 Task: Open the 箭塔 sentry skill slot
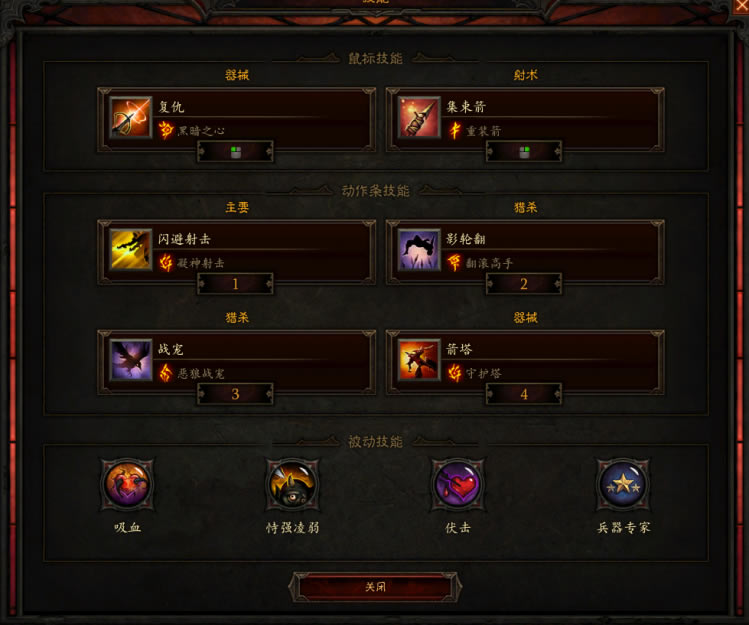(525, 360)
